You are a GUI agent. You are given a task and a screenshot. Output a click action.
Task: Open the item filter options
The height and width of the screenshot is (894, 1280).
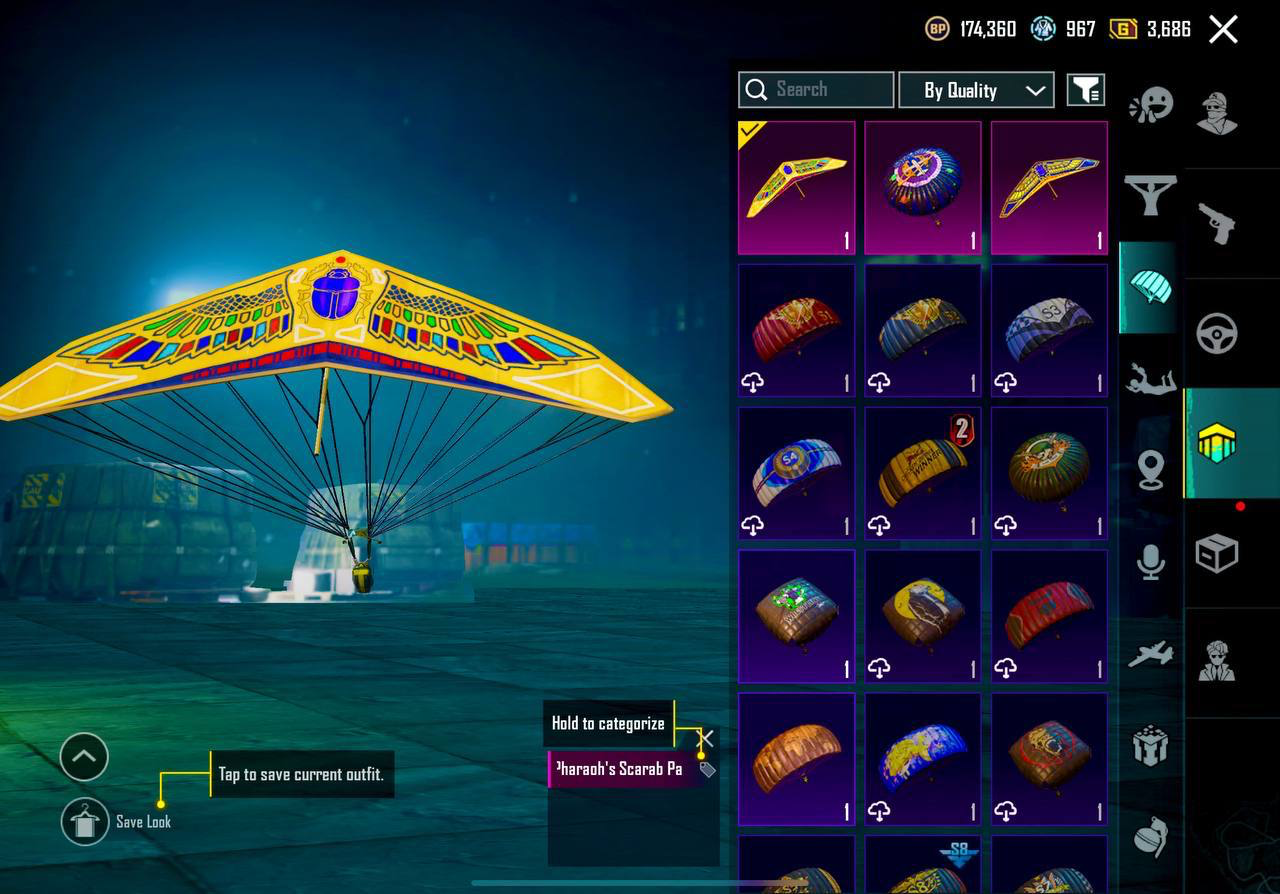coord(1085,90)
